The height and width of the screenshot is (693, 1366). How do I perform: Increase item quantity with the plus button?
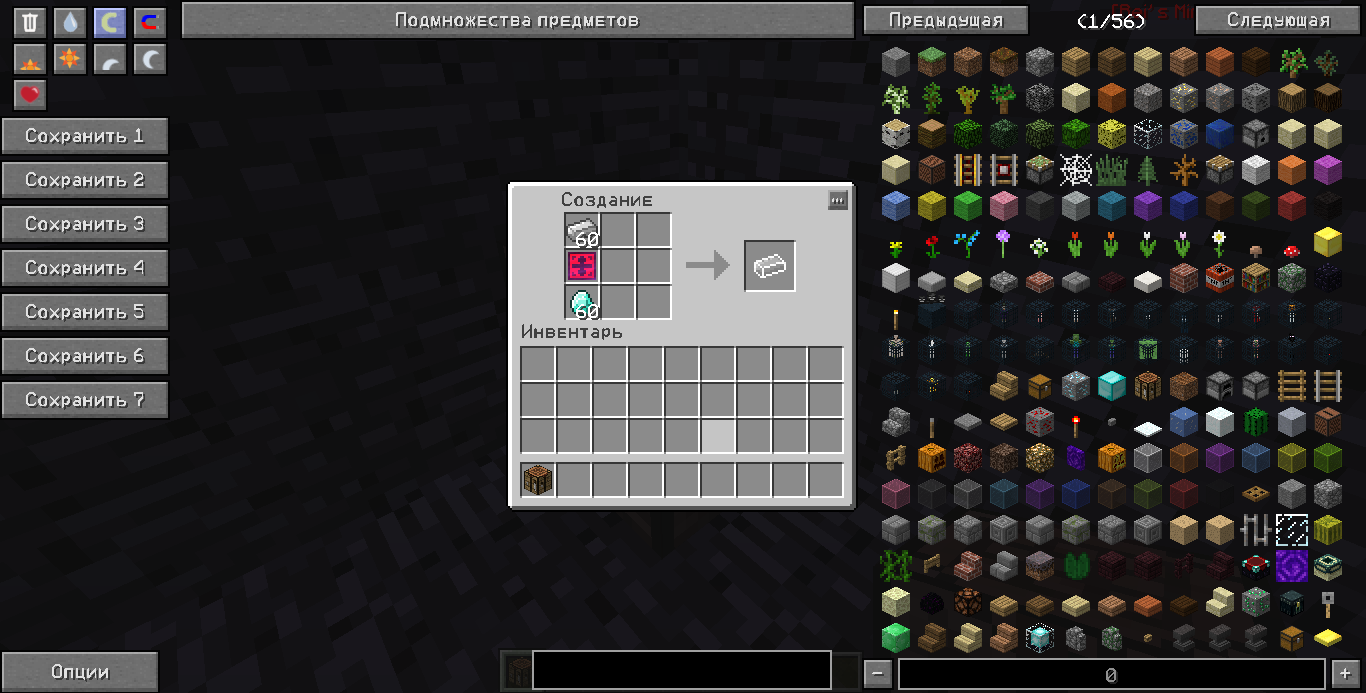coord(1344,674)
